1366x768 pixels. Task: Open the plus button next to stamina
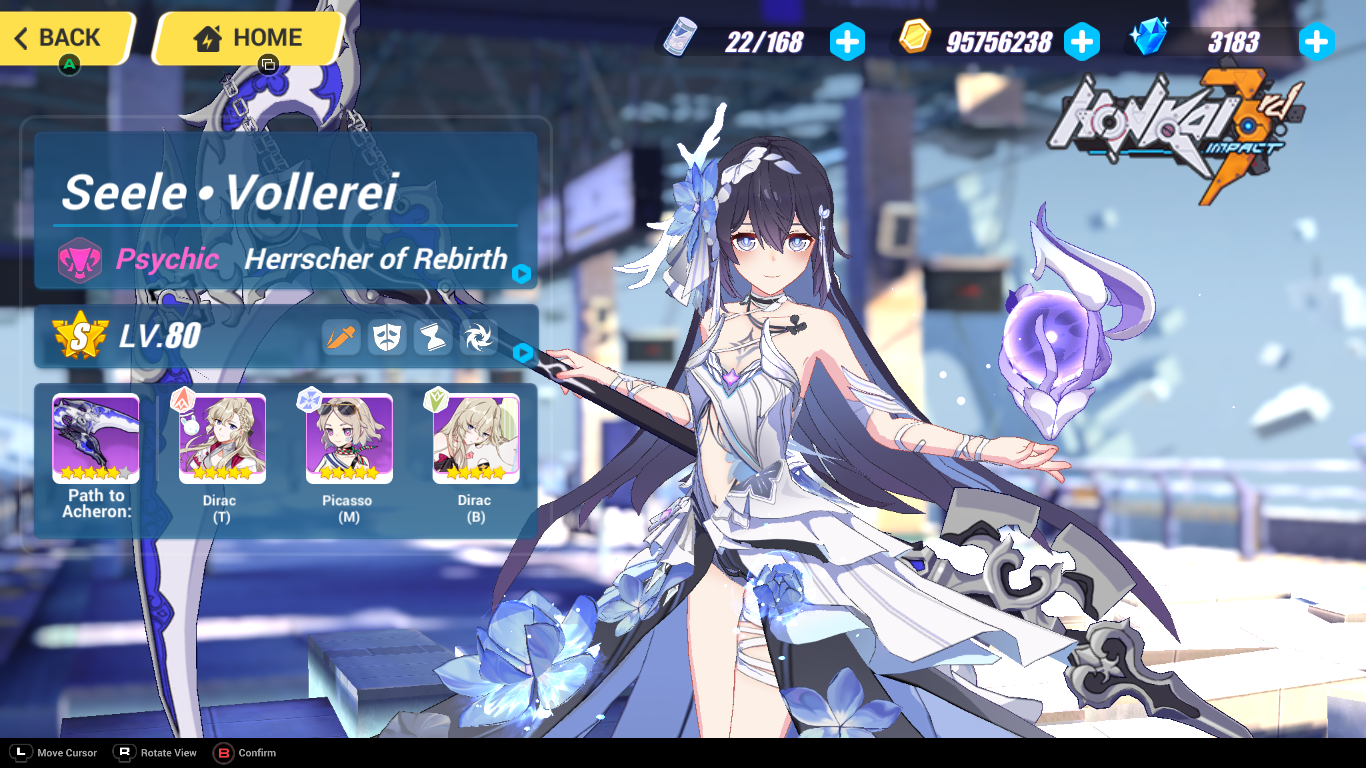(x=848, y=41)
